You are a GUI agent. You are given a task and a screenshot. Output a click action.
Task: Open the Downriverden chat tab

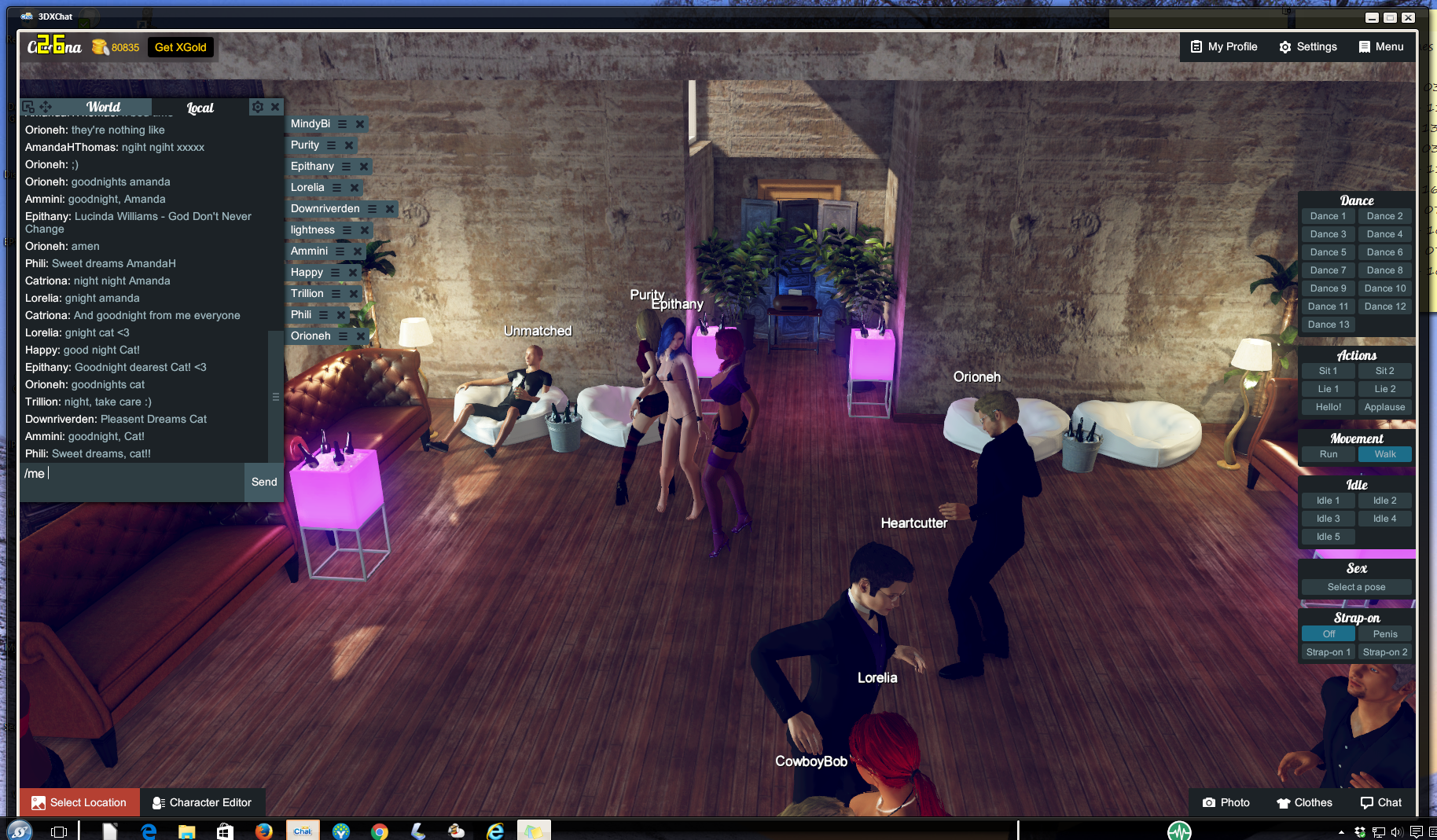point(325,209)
